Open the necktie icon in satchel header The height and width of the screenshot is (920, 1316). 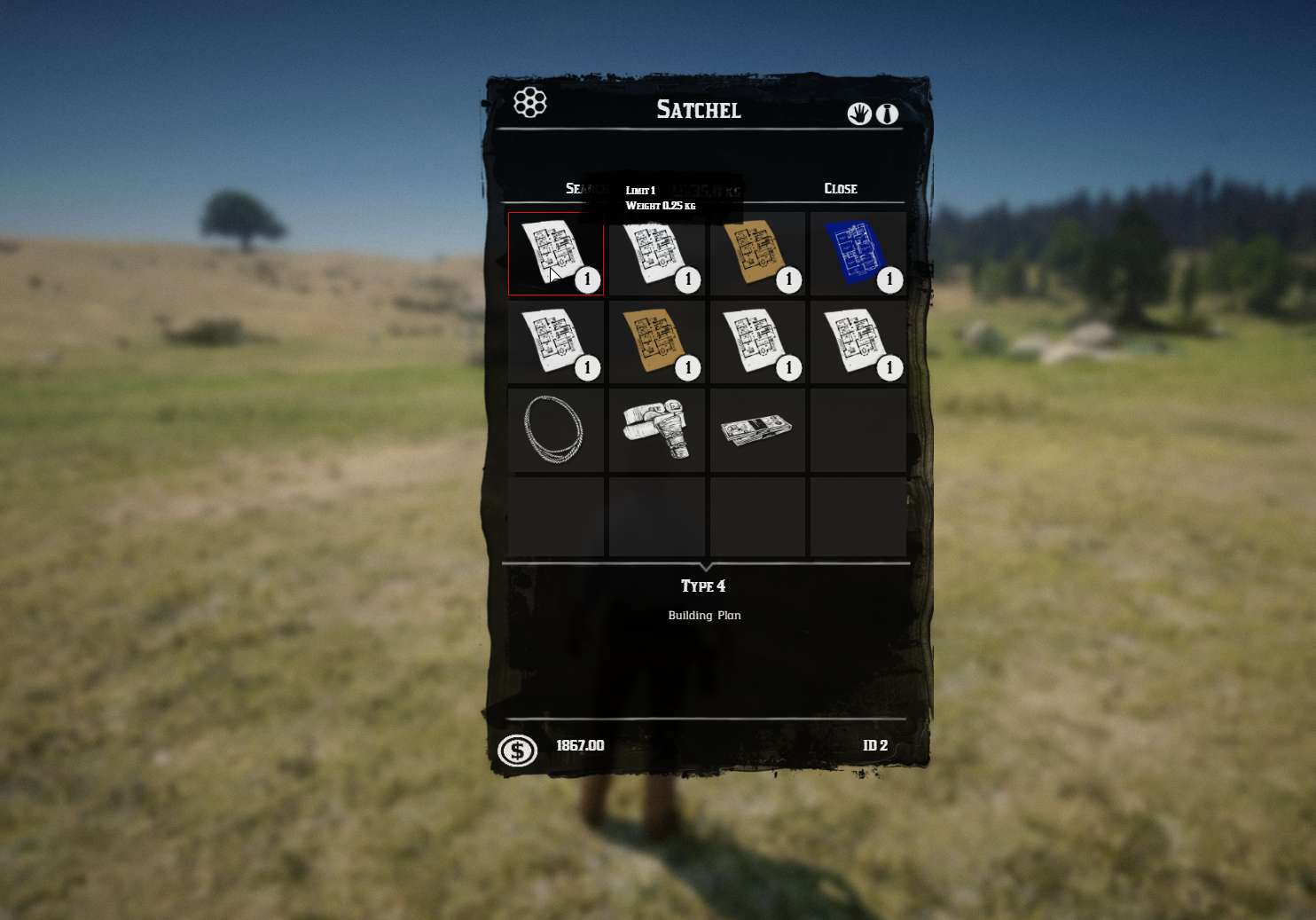click(887, 114)
